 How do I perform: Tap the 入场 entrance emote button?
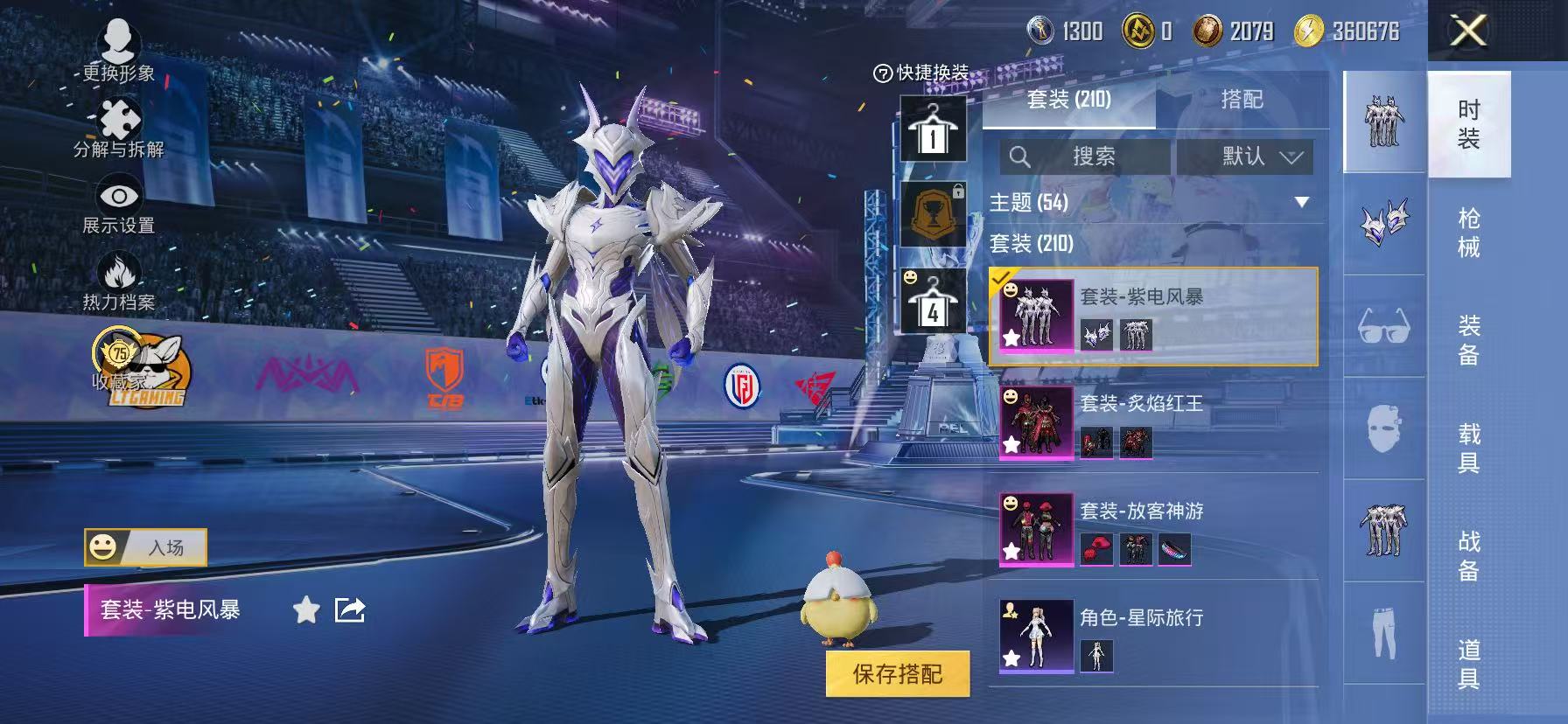click(x=146, y=547)
